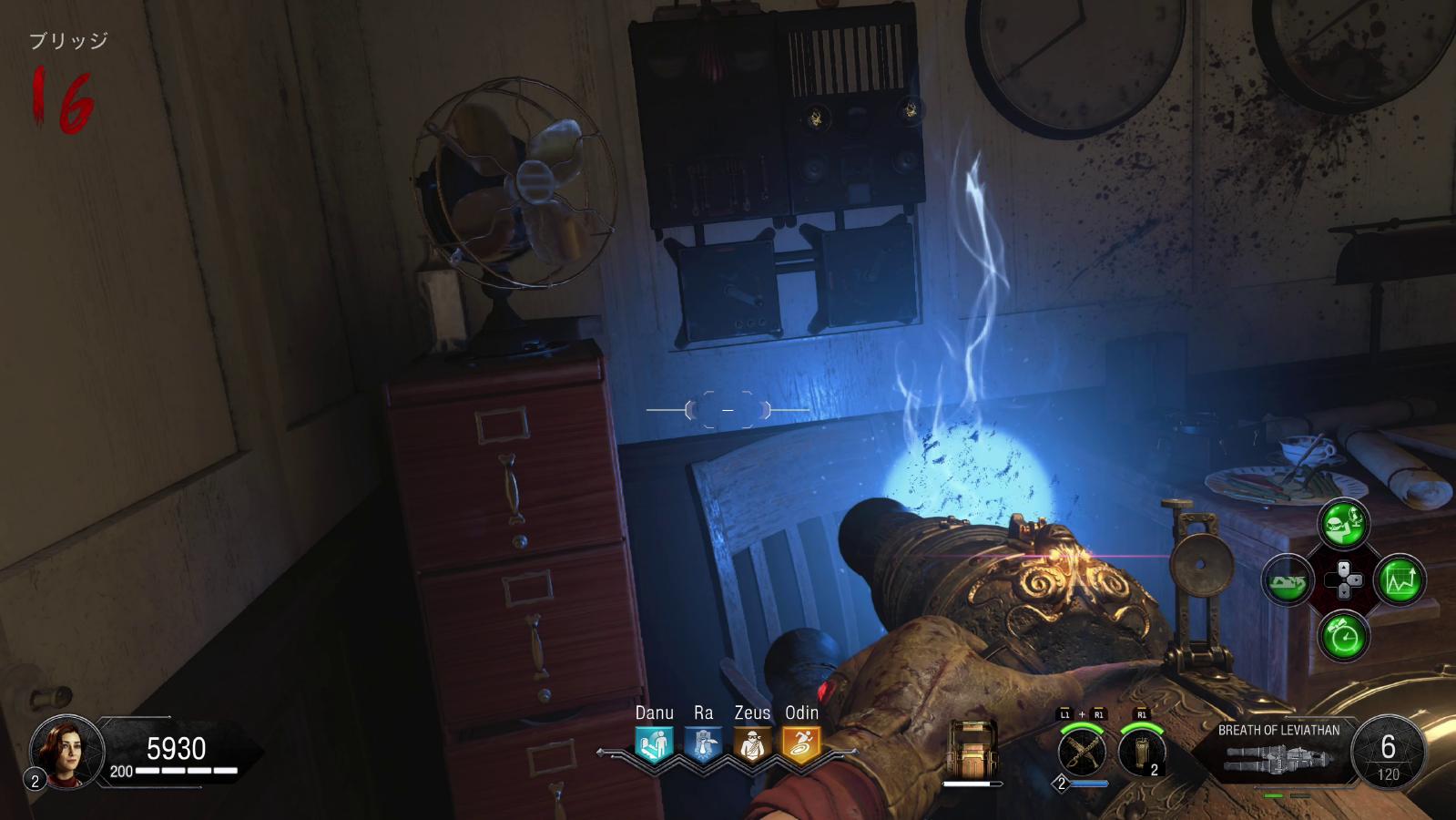Activate the top elixir with skull and globe

point(1343,523)
